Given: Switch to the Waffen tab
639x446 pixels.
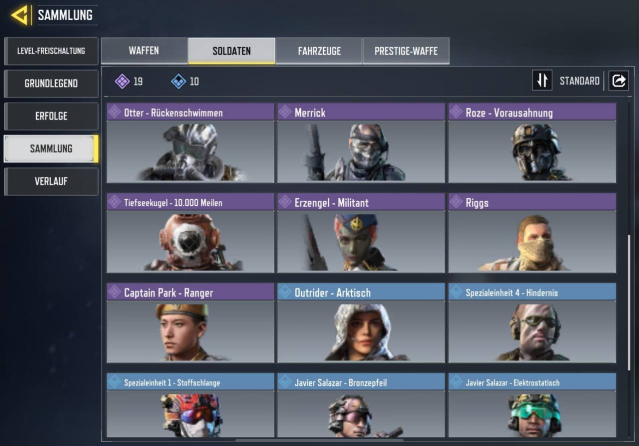Looking at the screenshot, I should pos(144,51).
